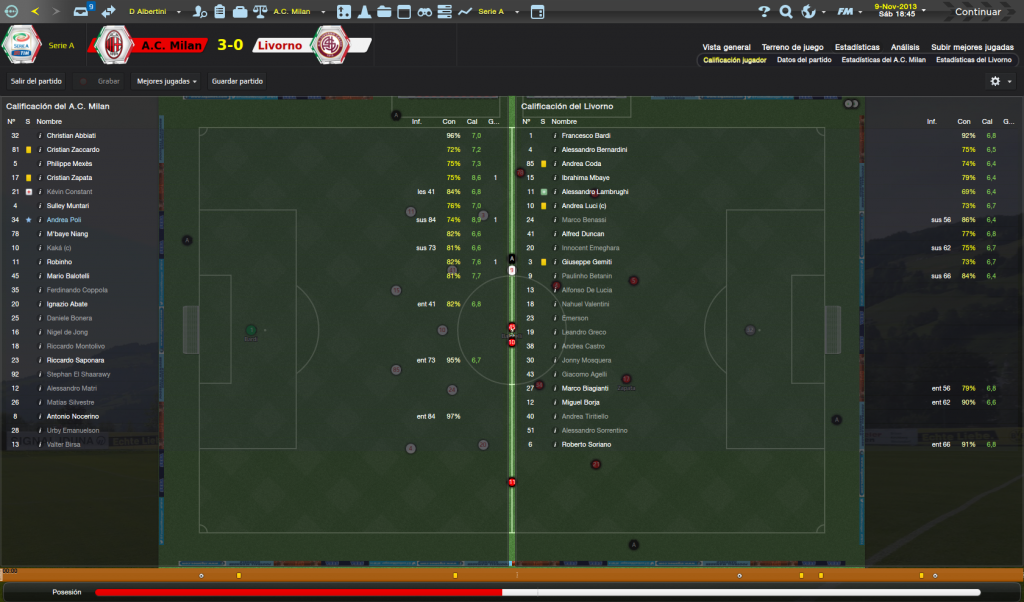Screen dimensions: 1024x602
Task: Open the search magnifying glass
Action: tap(786, 12)
